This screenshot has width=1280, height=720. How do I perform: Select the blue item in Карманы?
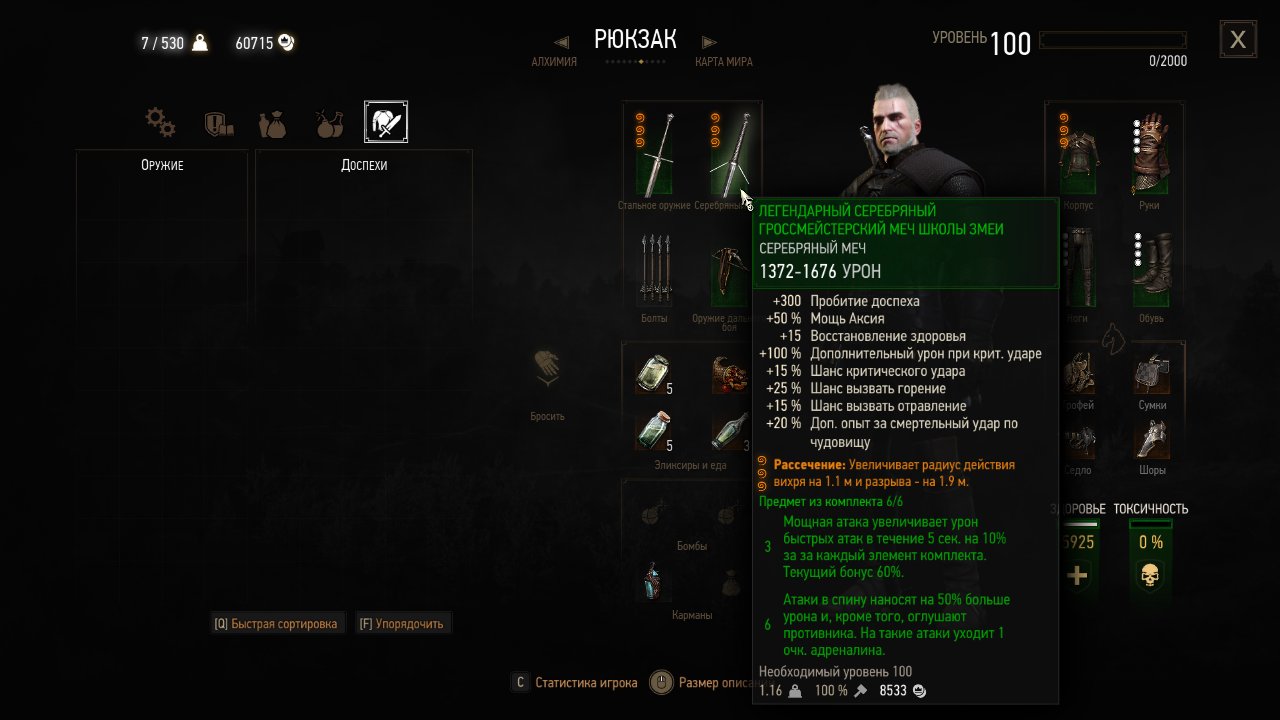pyautogui.click(x=654, y=581)
